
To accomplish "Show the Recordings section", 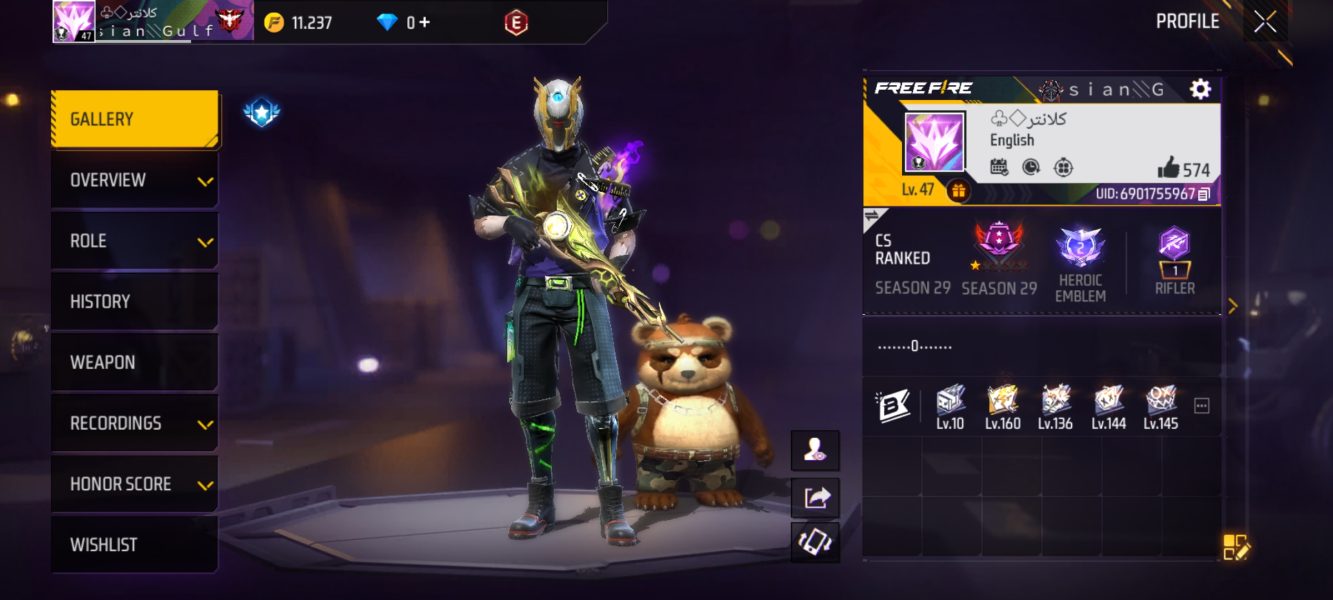I will point(134,423).
